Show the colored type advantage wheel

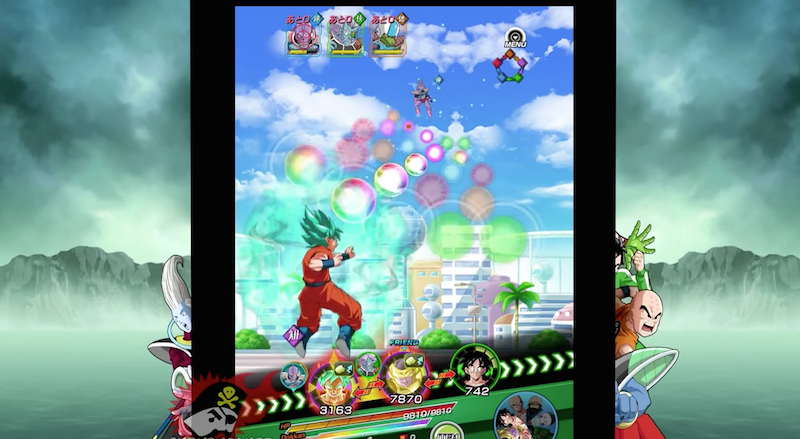pyautogui.click(x=509, y=68)
